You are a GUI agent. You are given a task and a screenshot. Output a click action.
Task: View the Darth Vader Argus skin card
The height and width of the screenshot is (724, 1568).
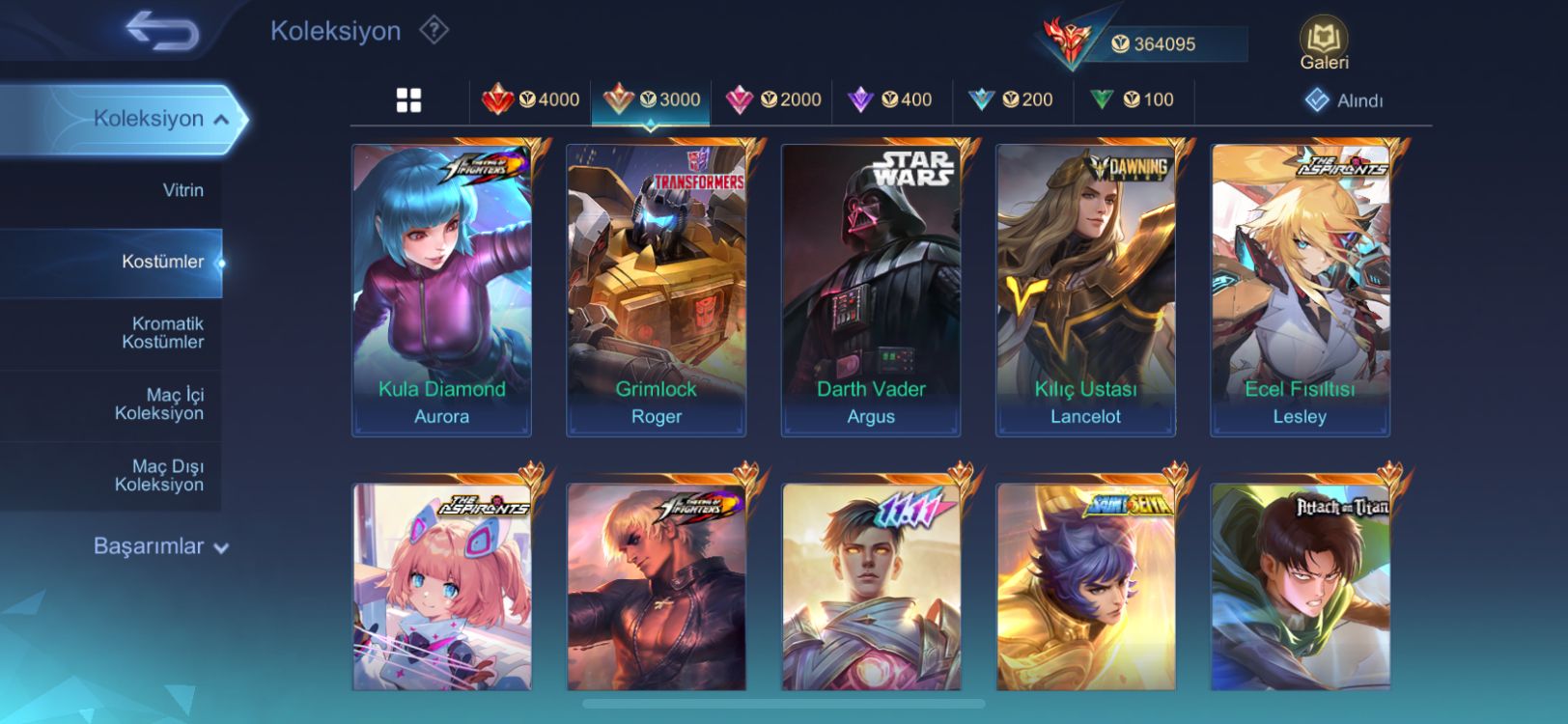pyautogui.click(x=871, y=290)
